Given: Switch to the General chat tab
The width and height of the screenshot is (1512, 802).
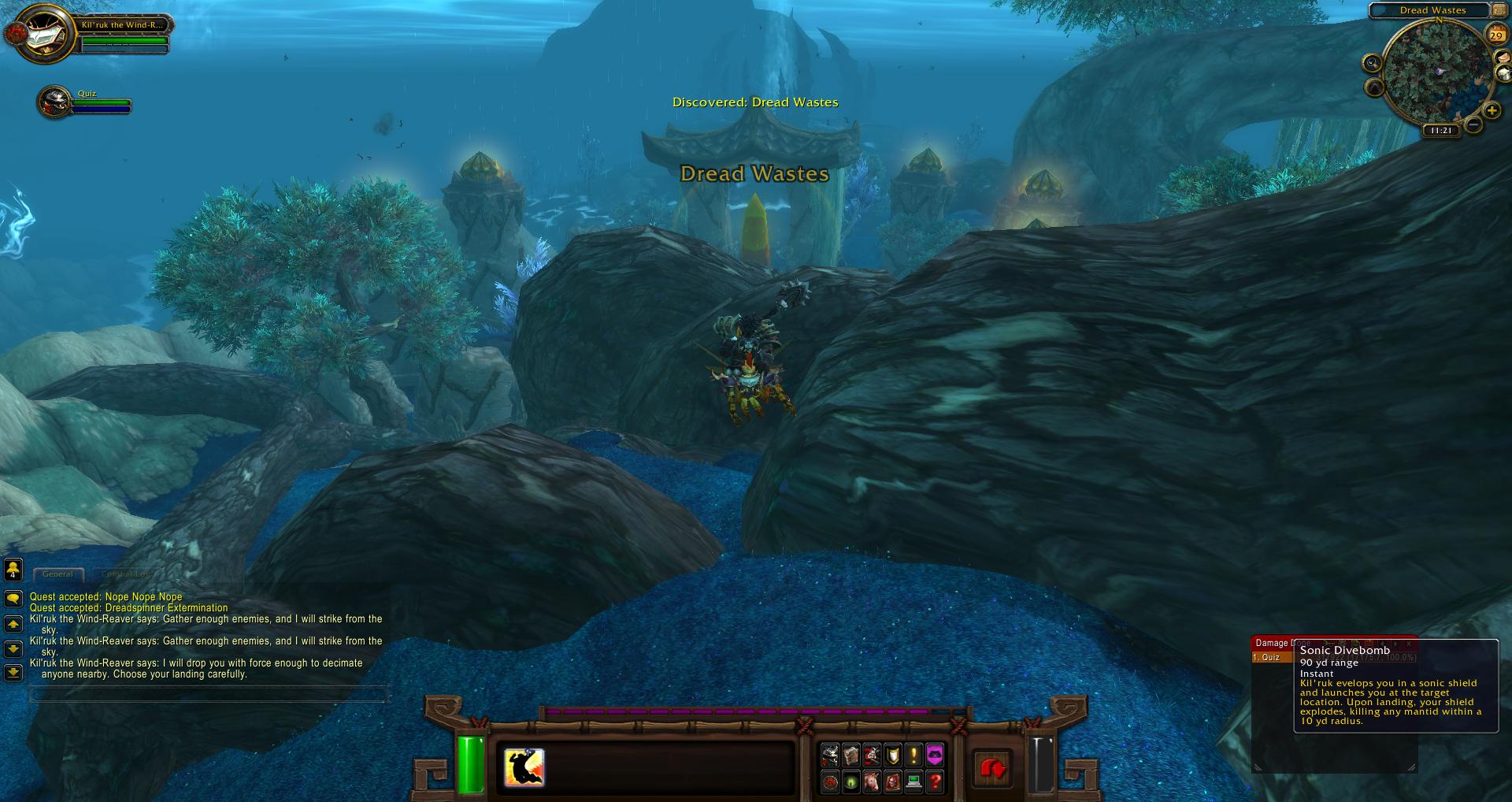Looking at the screenshot, I should [57, 574].
